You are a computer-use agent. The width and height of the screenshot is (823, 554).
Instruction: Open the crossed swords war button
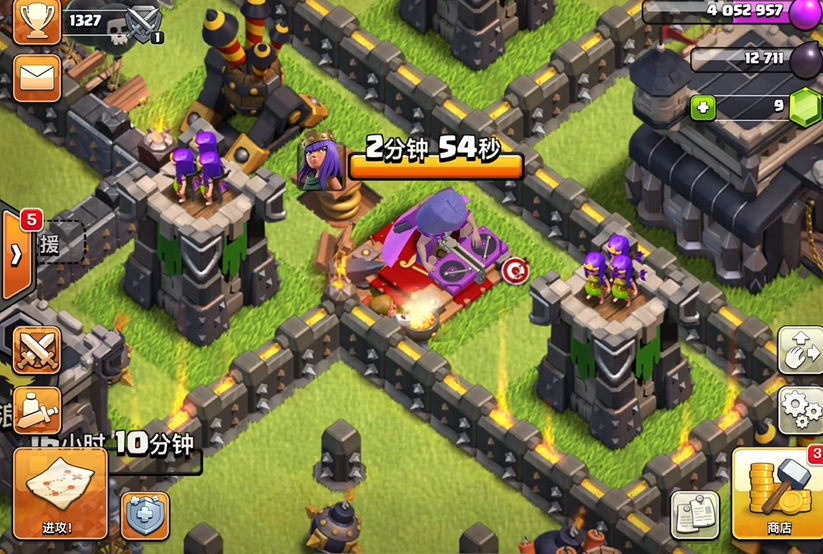(x=36, y=350)
